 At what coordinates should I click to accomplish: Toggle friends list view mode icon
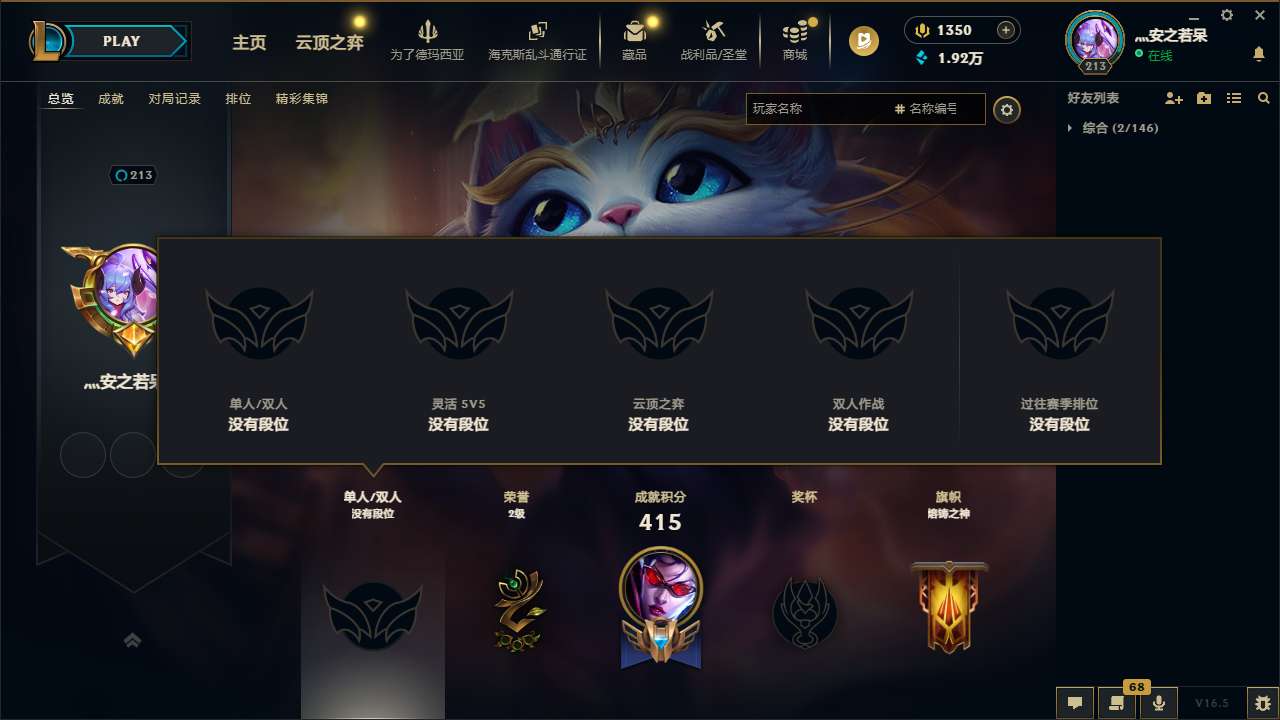click(1234, 98)
